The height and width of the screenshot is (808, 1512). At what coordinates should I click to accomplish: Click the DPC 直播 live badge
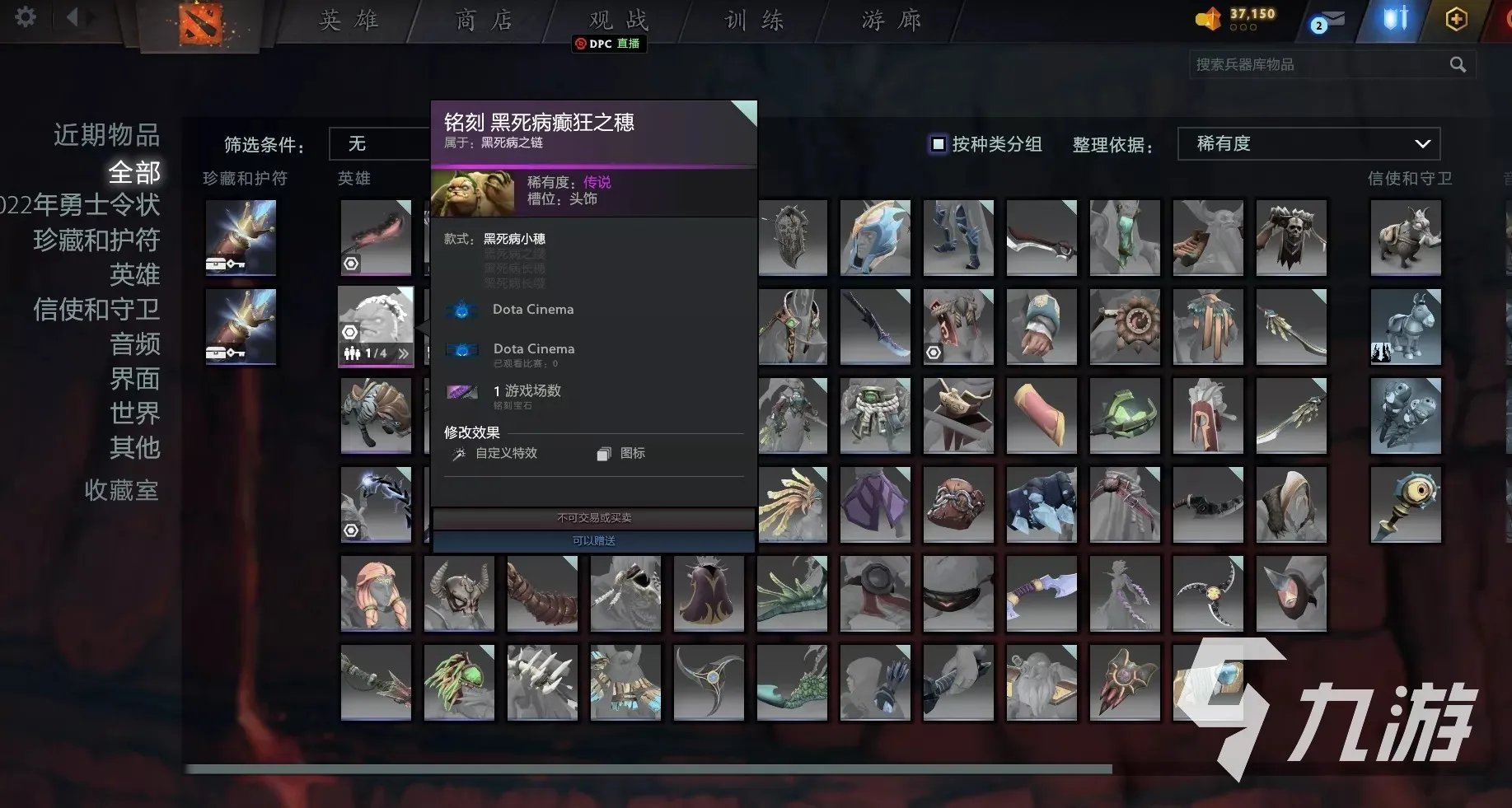(609, 44)
